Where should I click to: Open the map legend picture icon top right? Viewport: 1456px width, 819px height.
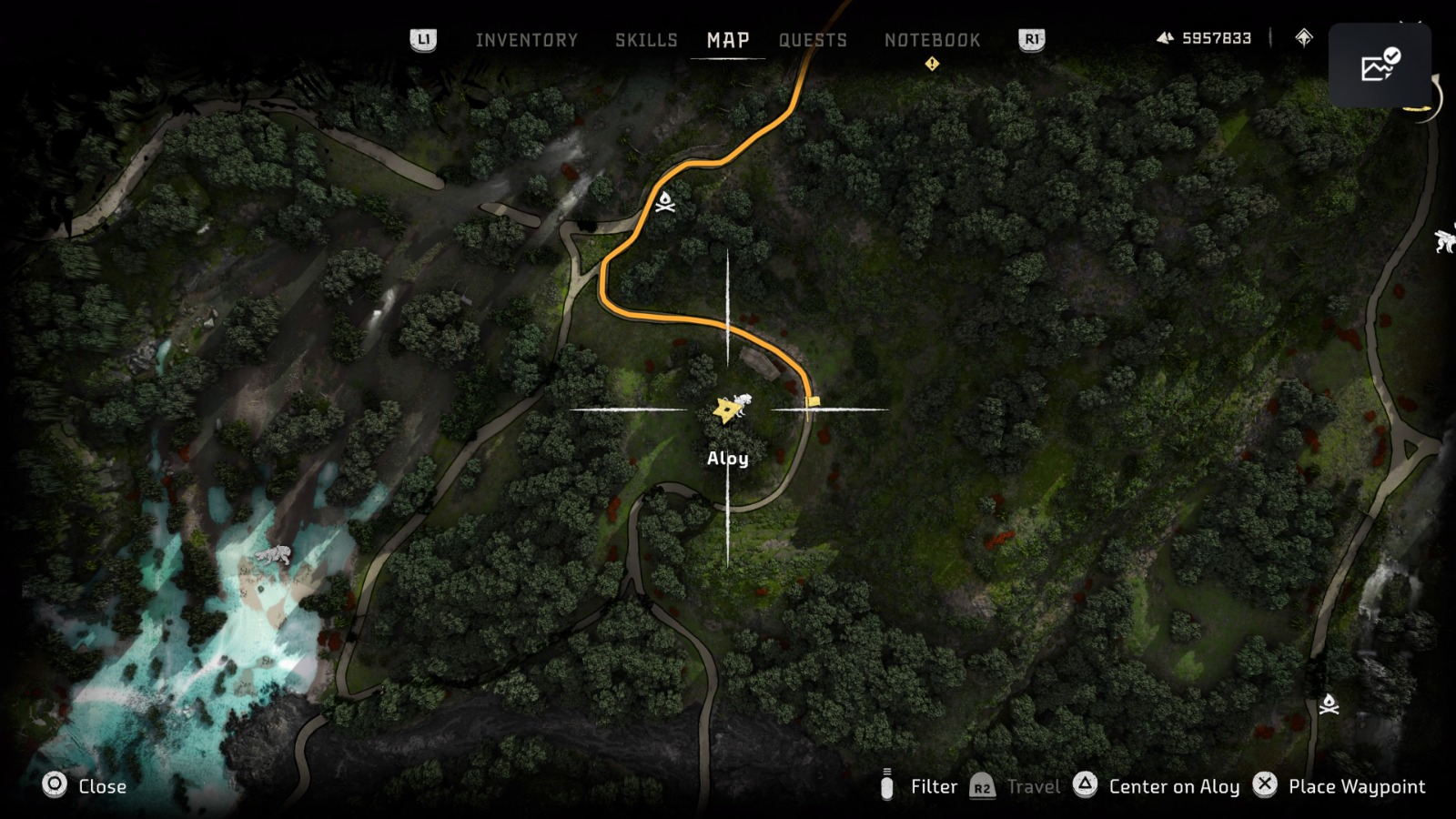tap(1380, 62)
